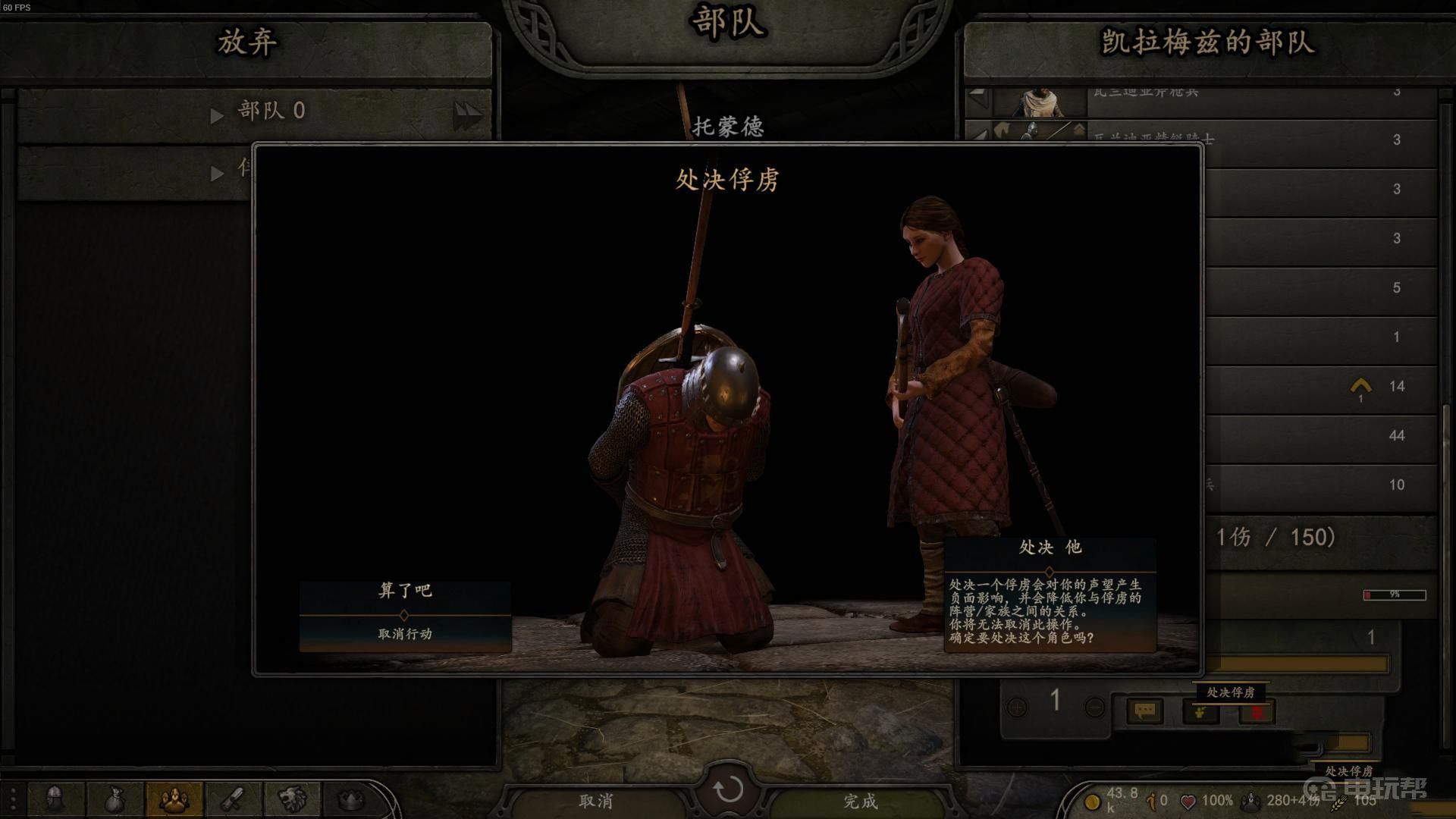Open the three-dot menu in bottom bar
1456x819 pixels.
[13, 799]
